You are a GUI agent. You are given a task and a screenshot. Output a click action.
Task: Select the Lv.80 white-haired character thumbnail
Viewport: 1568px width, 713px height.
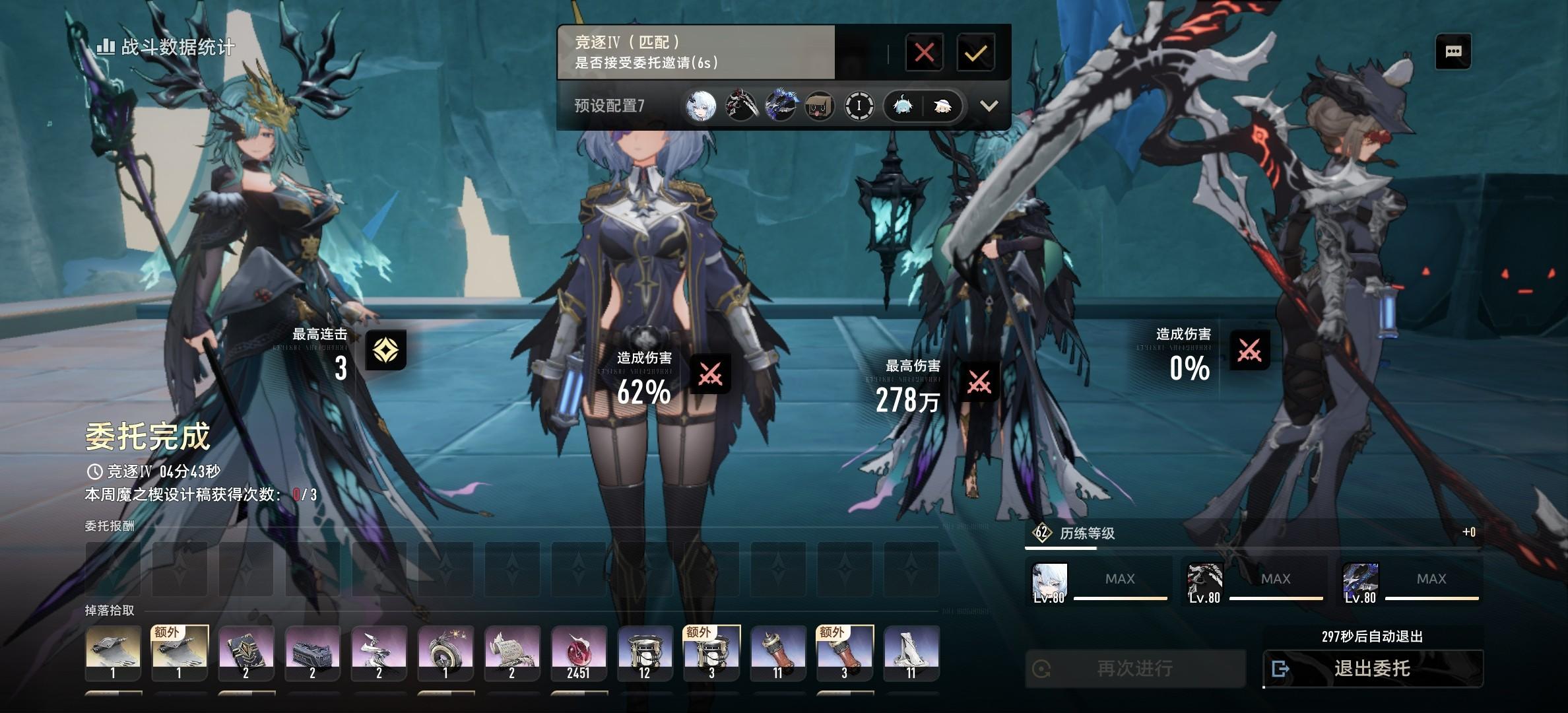coord(1049,583)
